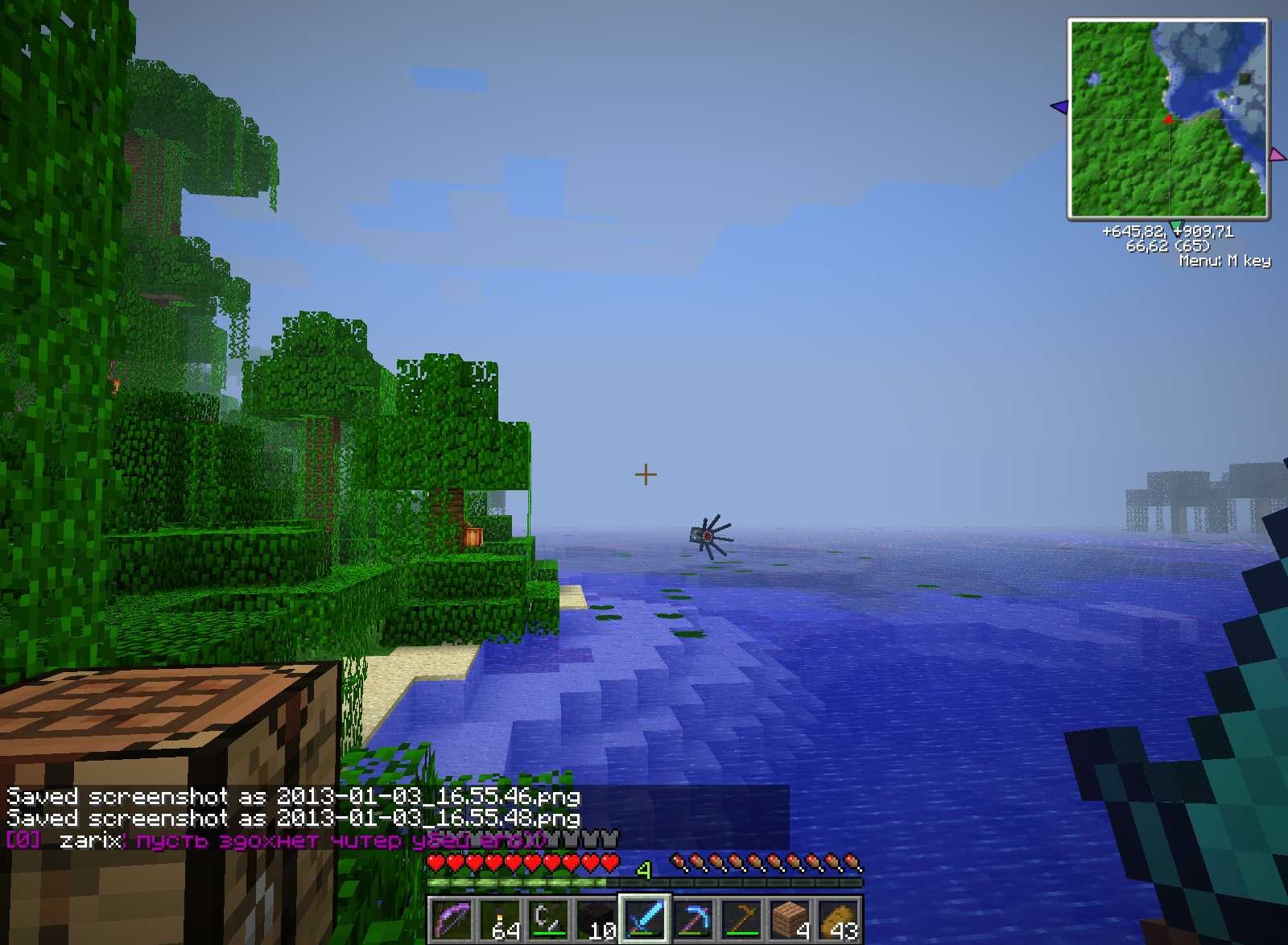
Task: Click the green waypoint arrow below minimap
Action: pos(1176,225)
